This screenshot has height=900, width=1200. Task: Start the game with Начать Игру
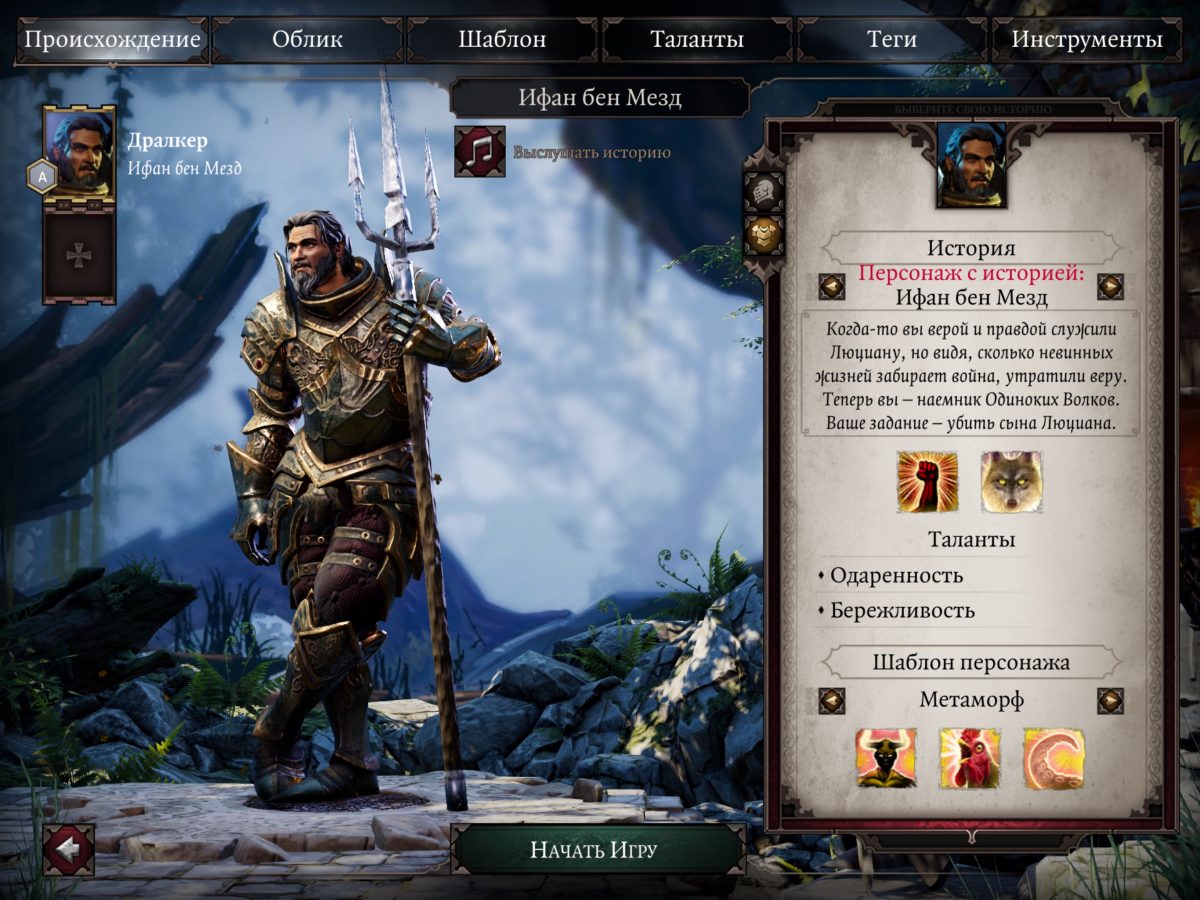594,851
